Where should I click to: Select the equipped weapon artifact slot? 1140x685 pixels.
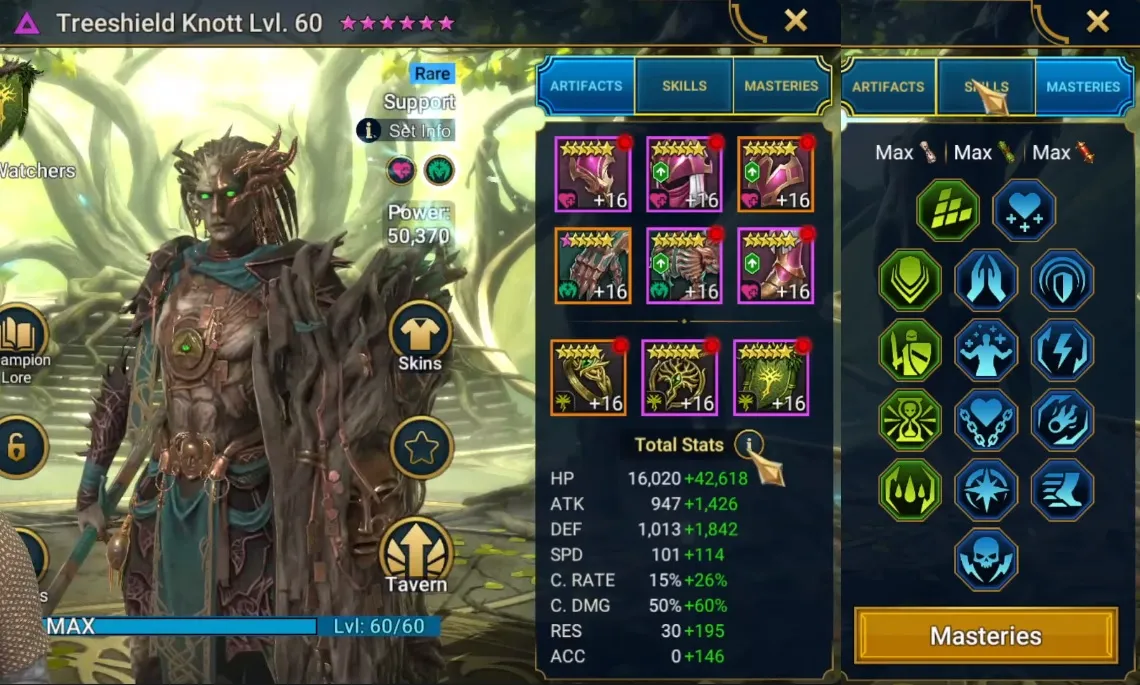pyautogui.click(x=592, y=174)
